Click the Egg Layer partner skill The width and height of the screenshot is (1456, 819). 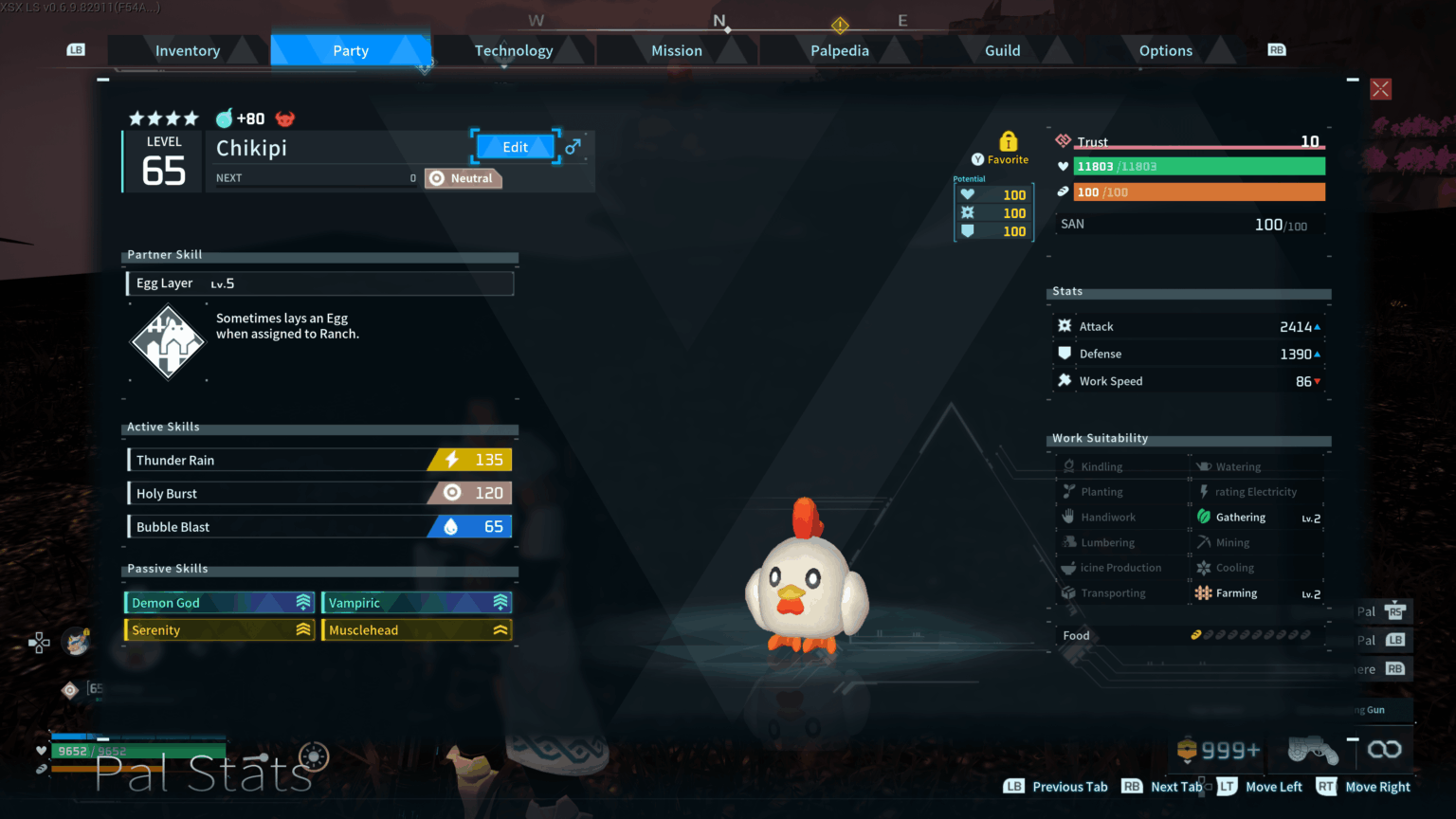click(319, 283)
